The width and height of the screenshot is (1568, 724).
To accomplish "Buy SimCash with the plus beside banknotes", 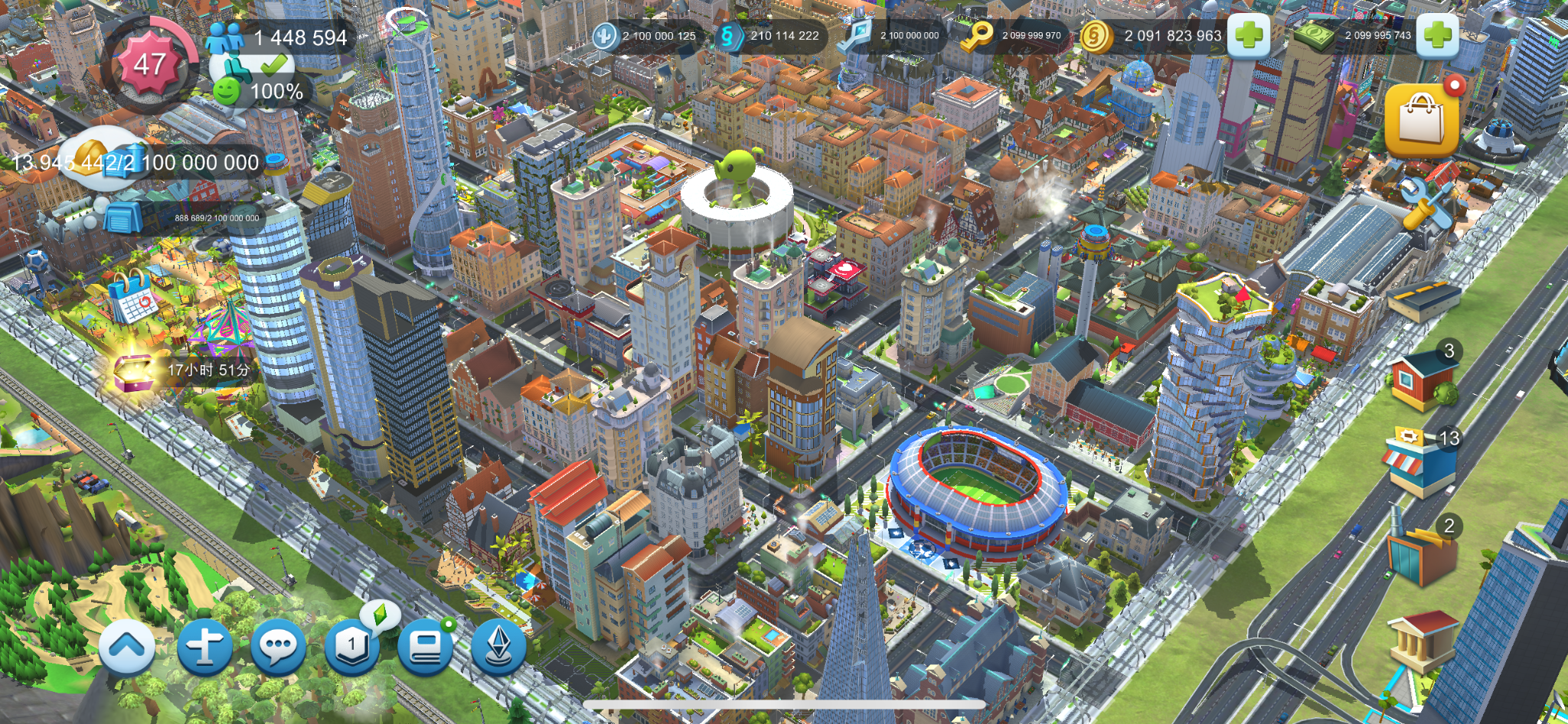I will pos(1437,35).
